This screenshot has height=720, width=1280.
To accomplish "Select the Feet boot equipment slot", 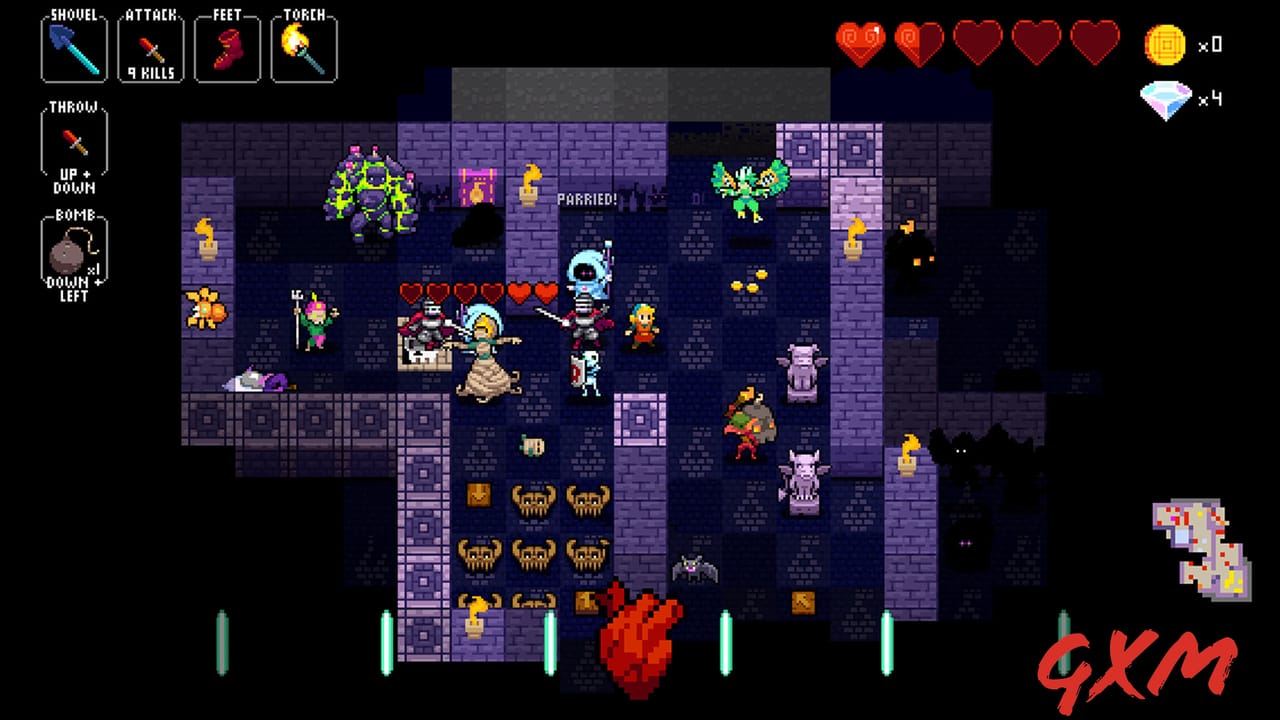I will coord(227,45).
